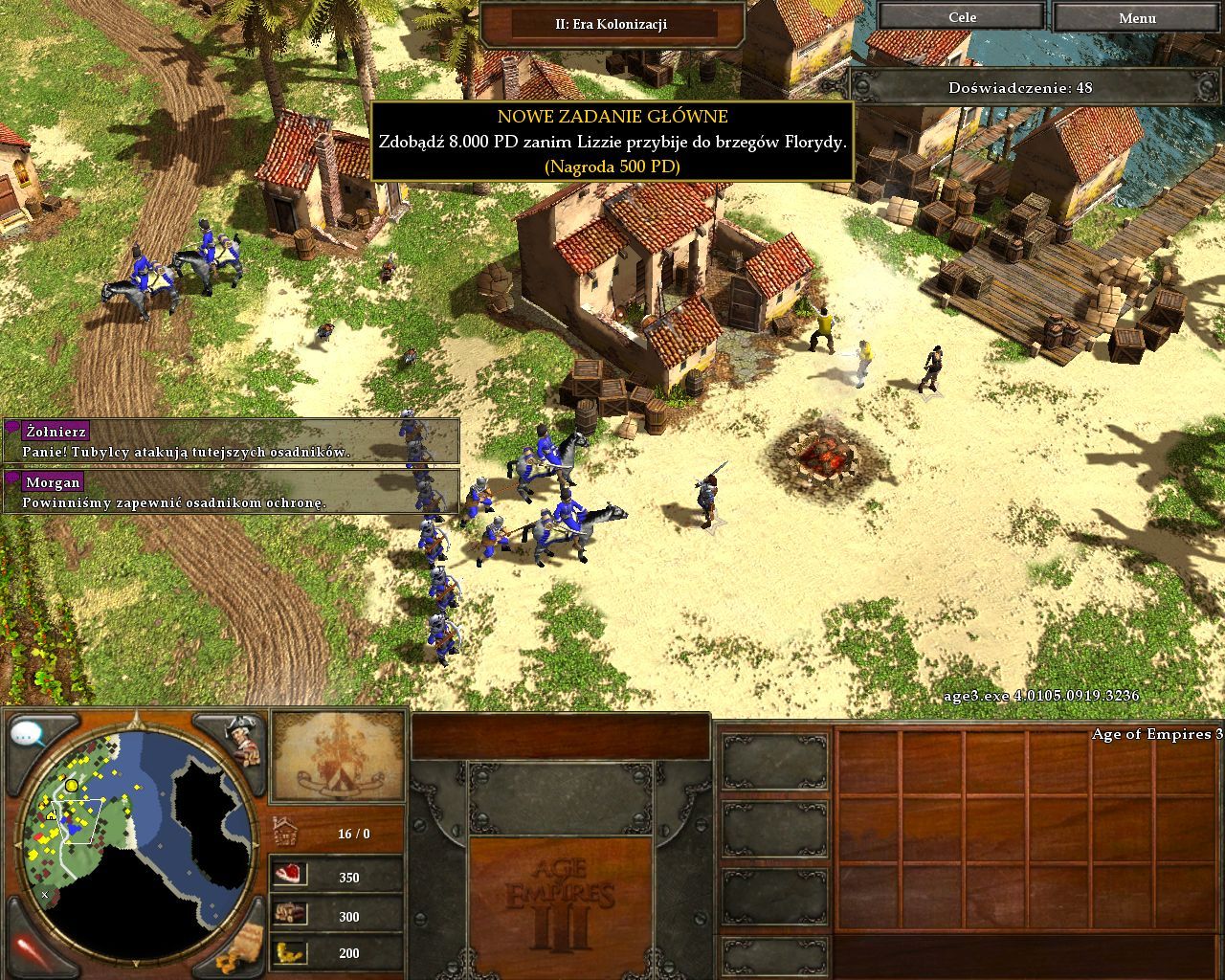Open chat with the speech bubble icon
Screen dimensions: 1225x980
pyautogui.click(x=29, y=735)
